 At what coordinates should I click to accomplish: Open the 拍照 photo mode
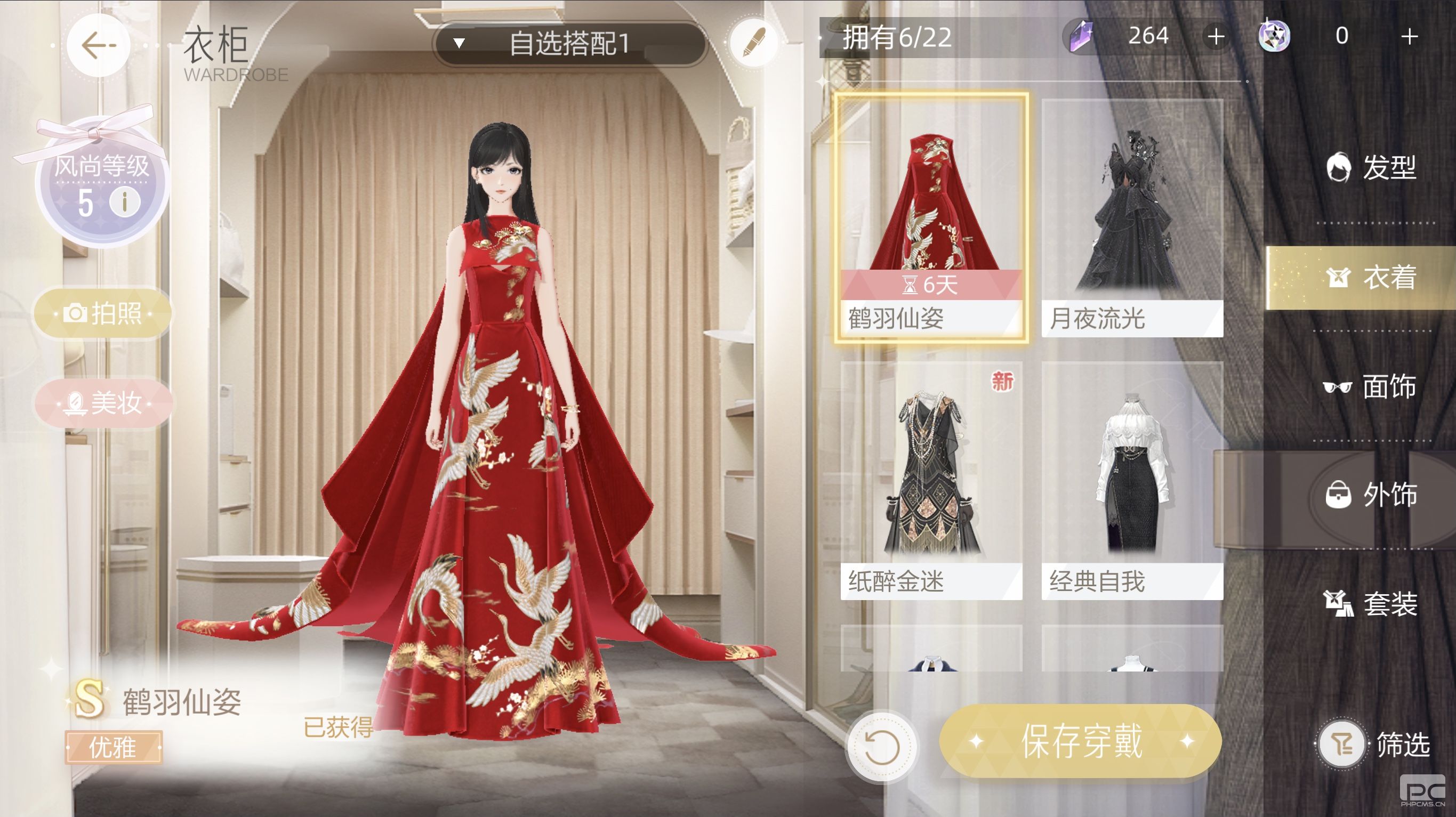[102, 312]
